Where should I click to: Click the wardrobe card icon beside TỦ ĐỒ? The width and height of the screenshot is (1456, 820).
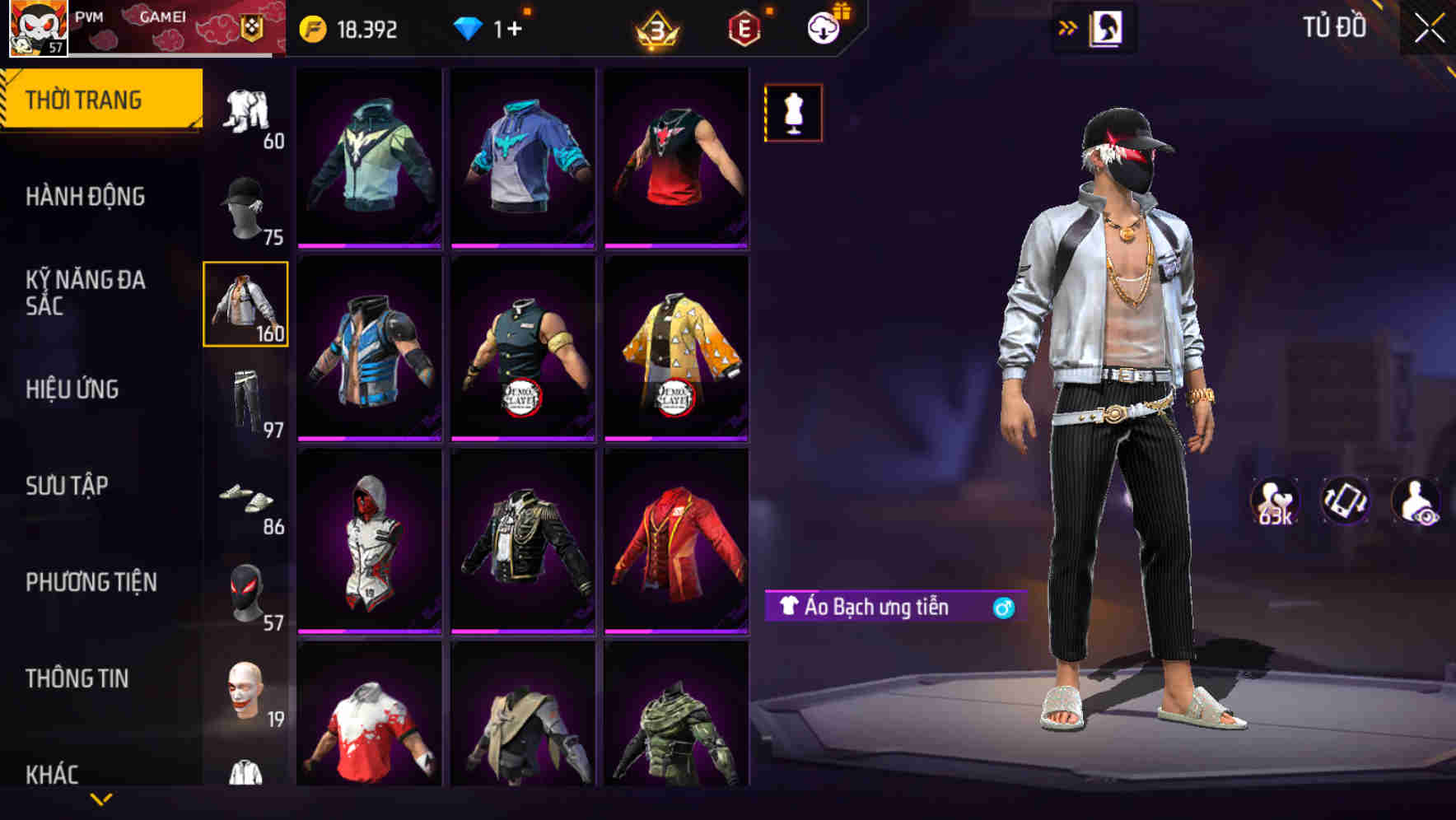tap(1108, 28)
